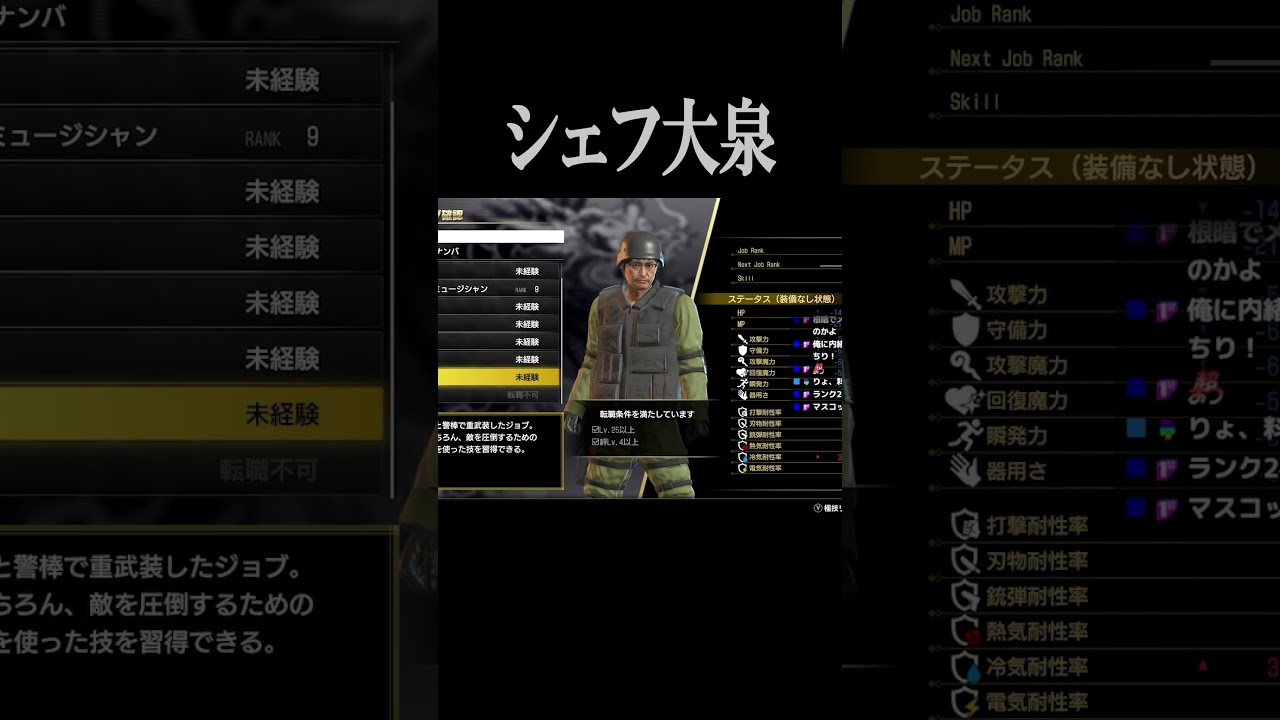1280x720 pixels.
Task: Toggle the 絆Lv.4以上 requirement checkbox
Action: coord(594,442)
